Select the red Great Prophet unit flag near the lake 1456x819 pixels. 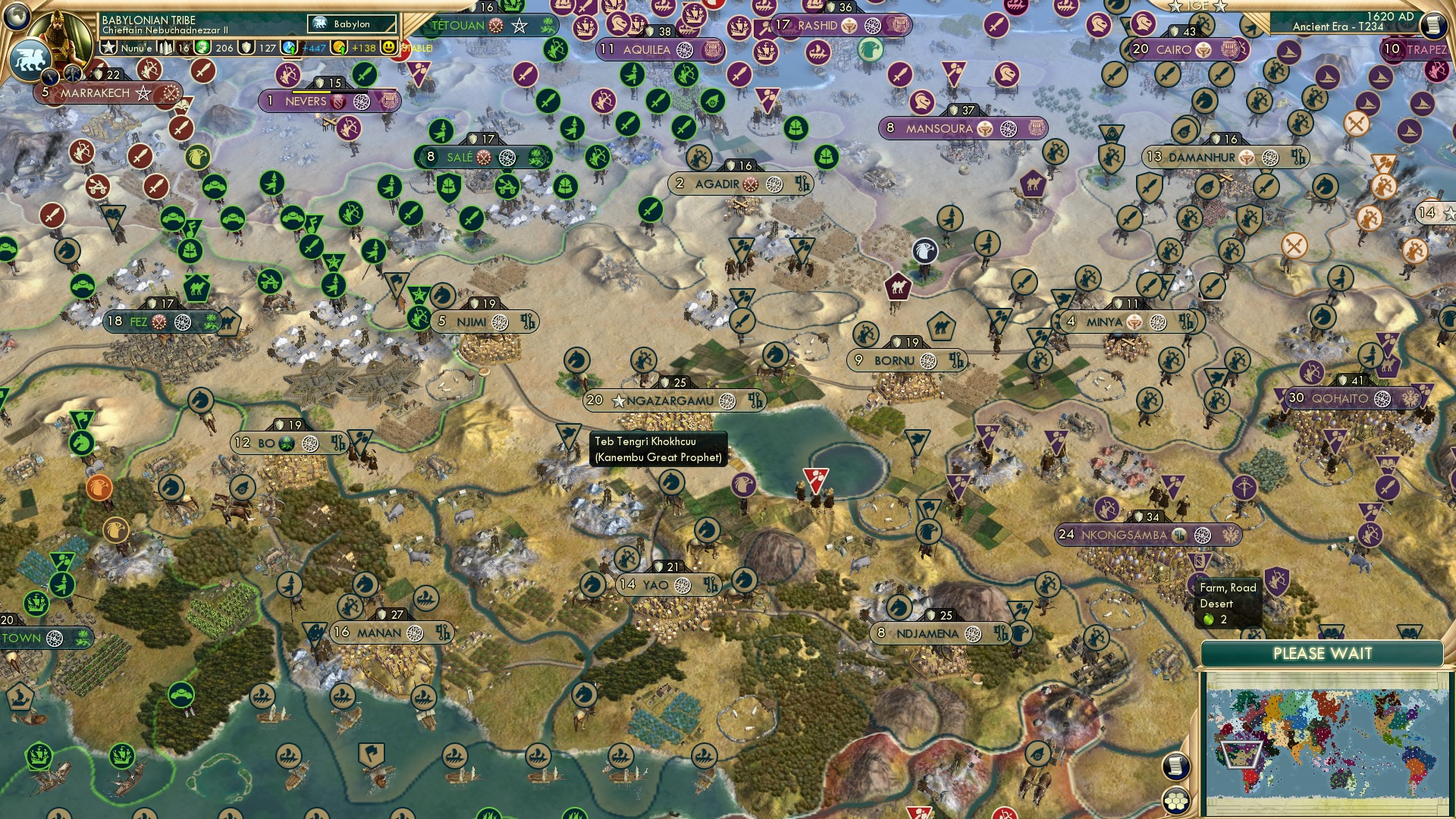coord(816,478)
